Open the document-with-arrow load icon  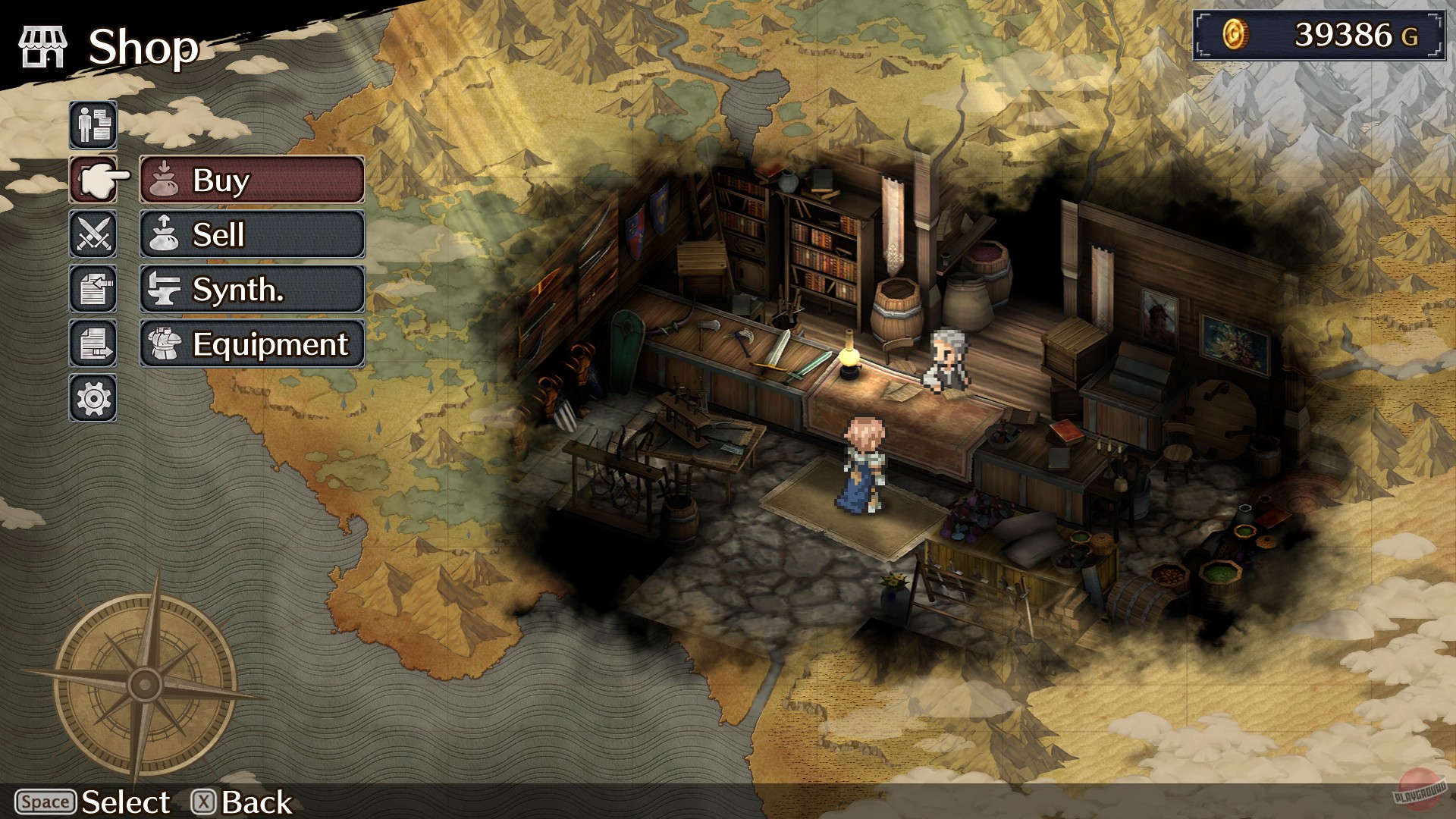pyautogui.click(x=93, y=290)
